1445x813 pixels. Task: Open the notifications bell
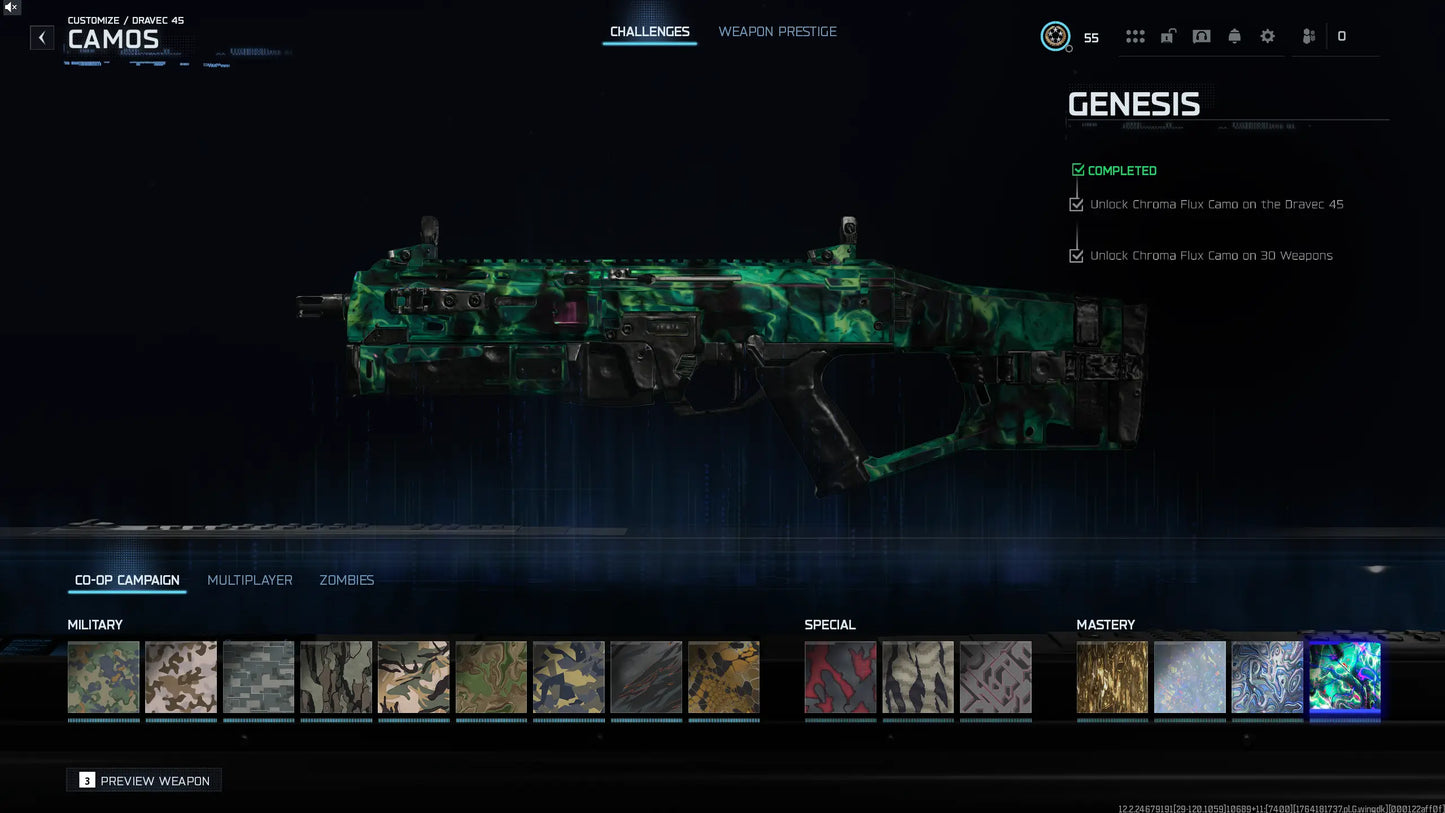(x=1234, y=35)
